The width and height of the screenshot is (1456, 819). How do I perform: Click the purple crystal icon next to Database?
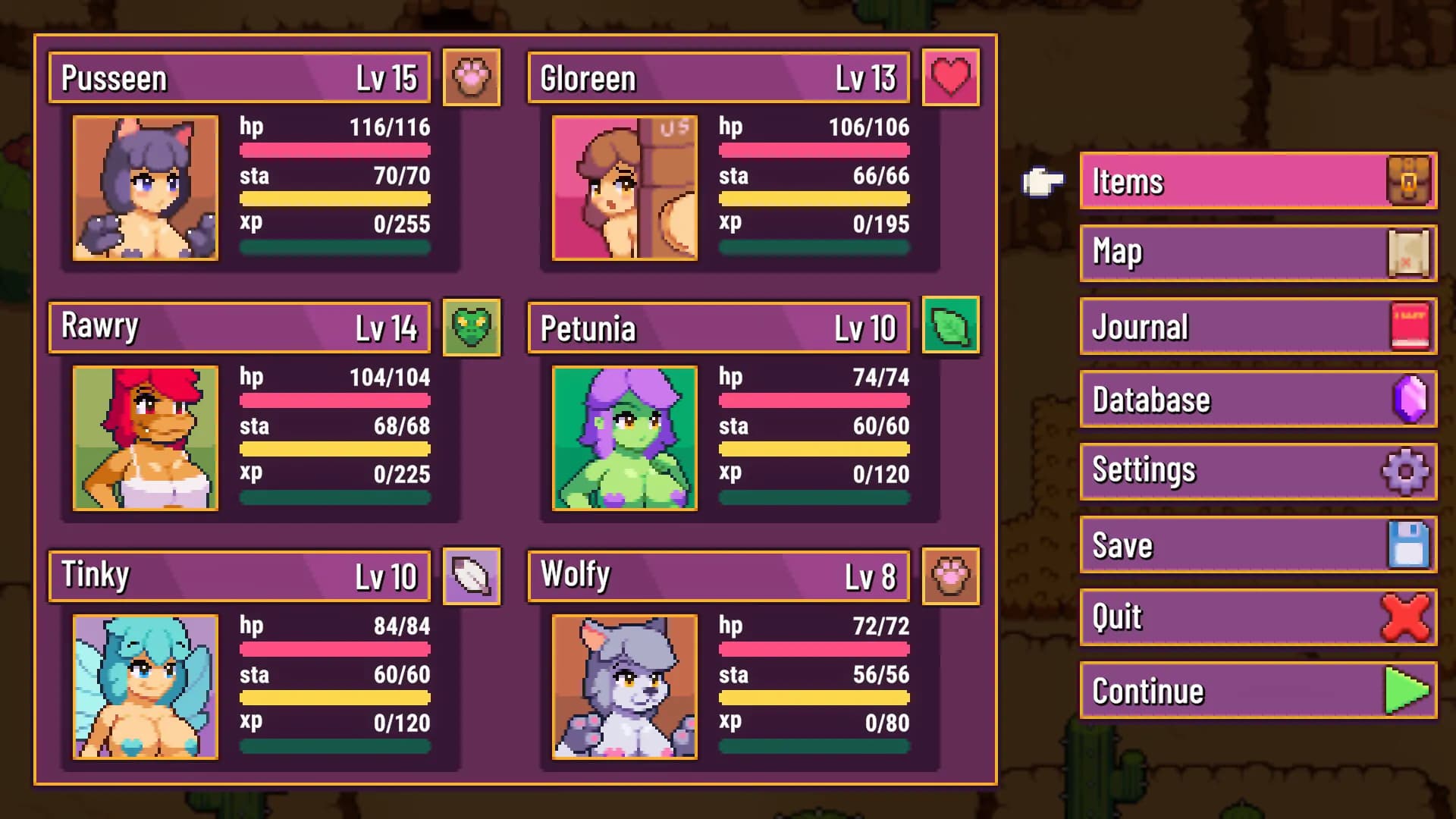[x=1409, y=400]
